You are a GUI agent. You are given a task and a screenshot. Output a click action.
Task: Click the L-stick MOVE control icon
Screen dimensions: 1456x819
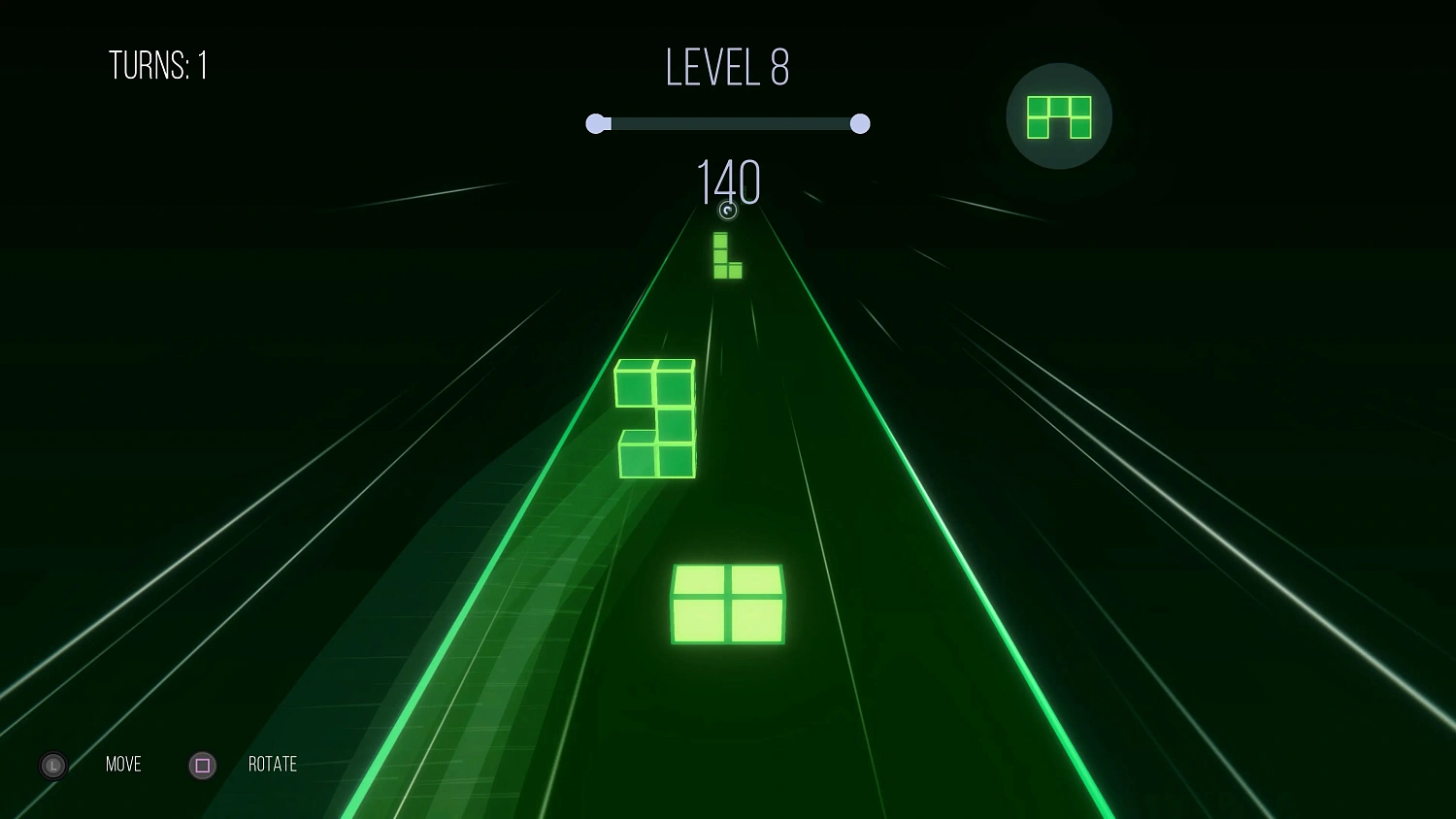click(52, 765)
